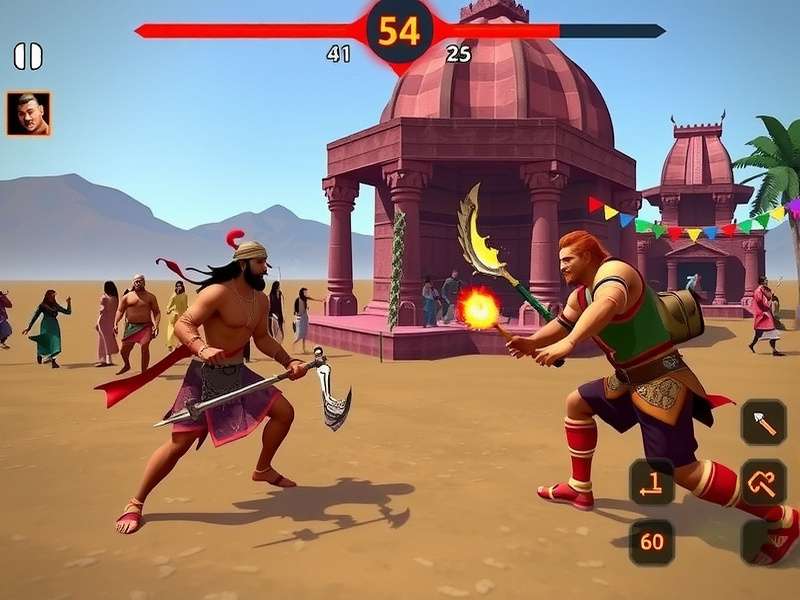This screenshot has width=800, height=600.
Task: Click the button labeled 60
Action: [x=652, y=542]
